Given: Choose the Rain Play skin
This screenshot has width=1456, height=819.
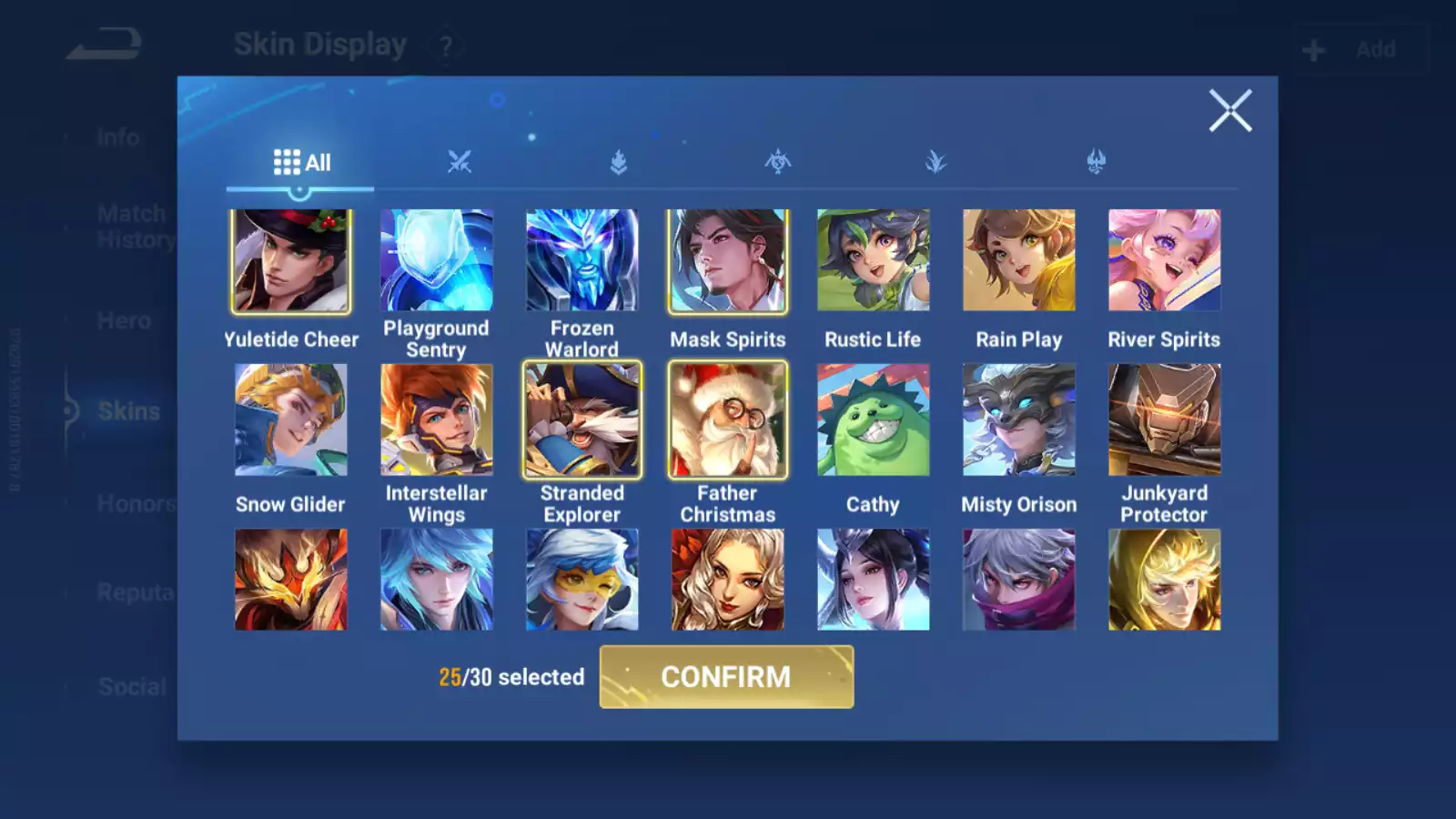Looking at the screenshot, I should tap(1019, 261).
